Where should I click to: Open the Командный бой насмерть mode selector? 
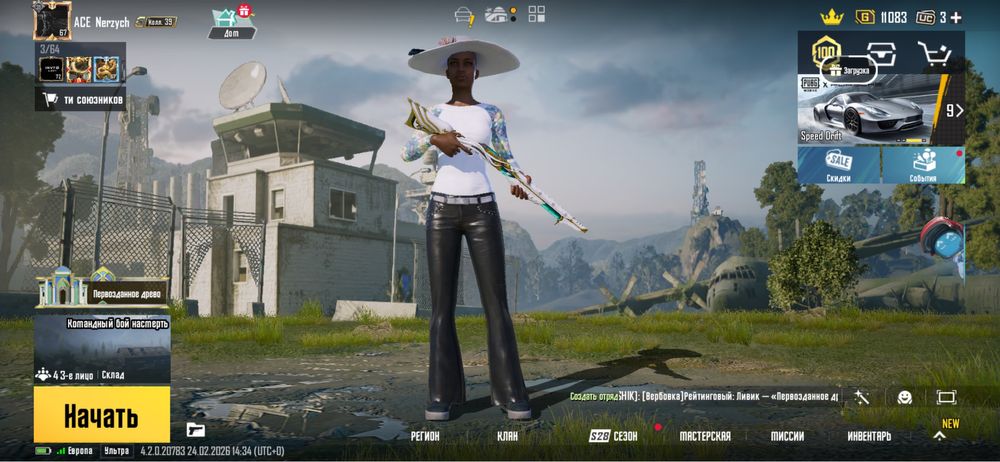tap(102, 348)
